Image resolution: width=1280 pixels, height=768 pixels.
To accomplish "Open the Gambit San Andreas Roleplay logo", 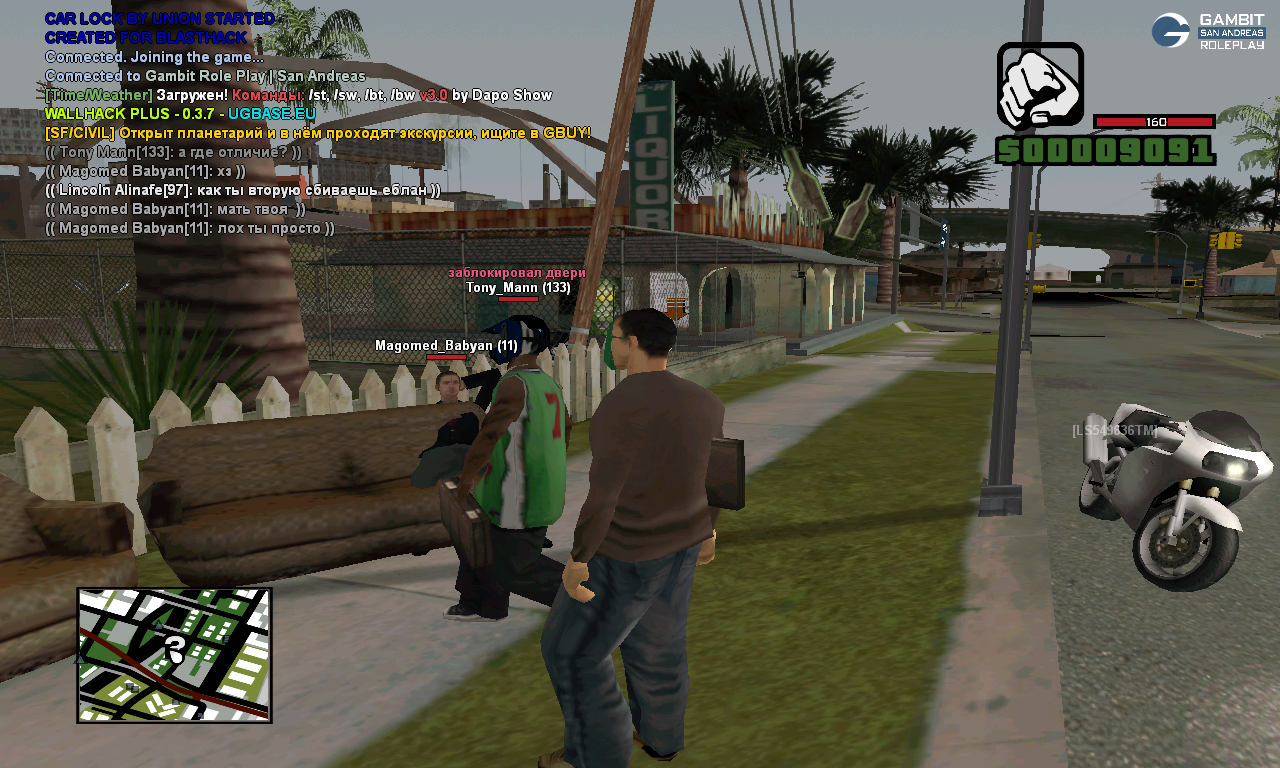I will point(1208,31).
